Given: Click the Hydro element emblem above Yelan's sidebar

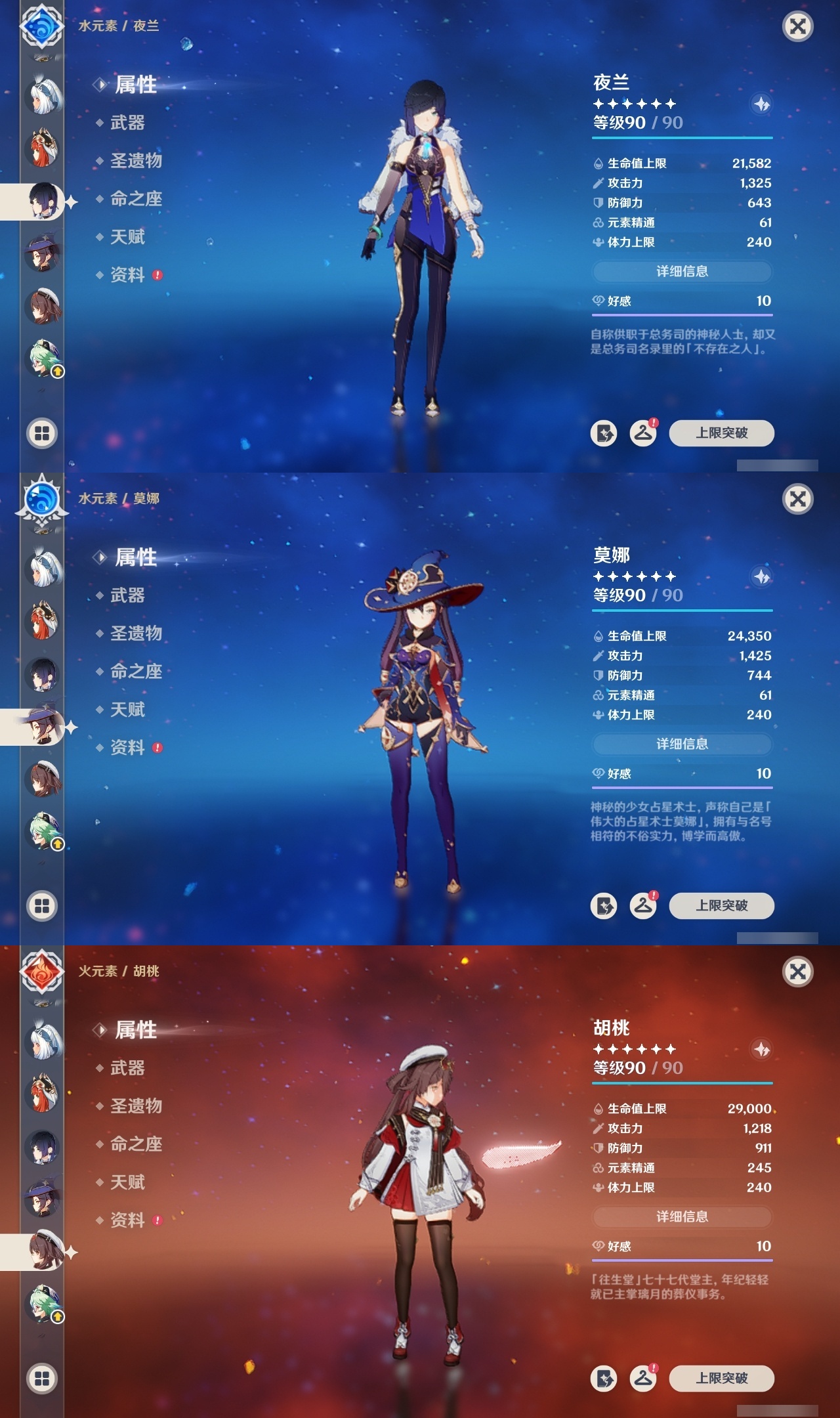Looking at the screenshot, I should click(x=42, y=29).
